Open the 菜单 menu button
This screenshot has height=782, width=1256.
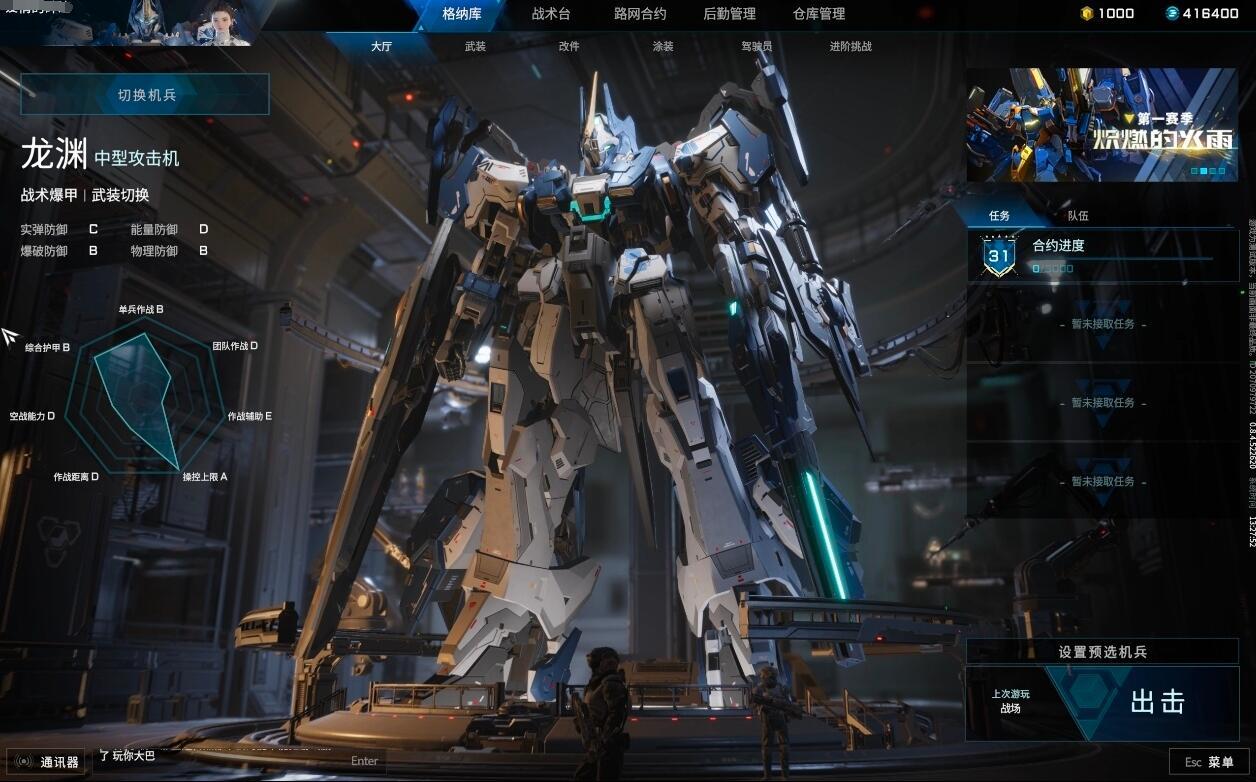(1210, 762)
